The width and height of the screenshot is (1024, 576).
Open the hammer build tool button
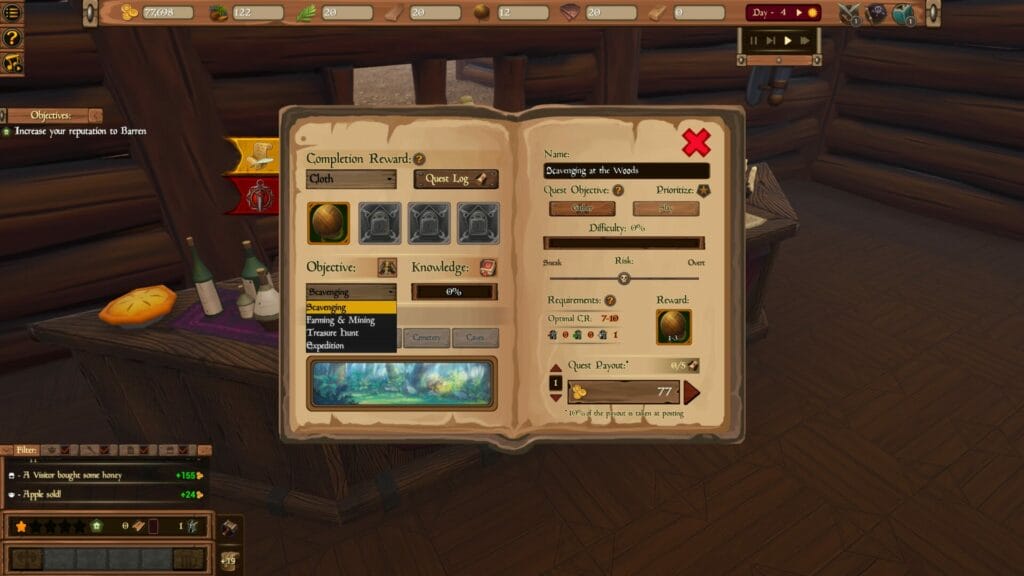pyautogui.click(x=228, y=526)
